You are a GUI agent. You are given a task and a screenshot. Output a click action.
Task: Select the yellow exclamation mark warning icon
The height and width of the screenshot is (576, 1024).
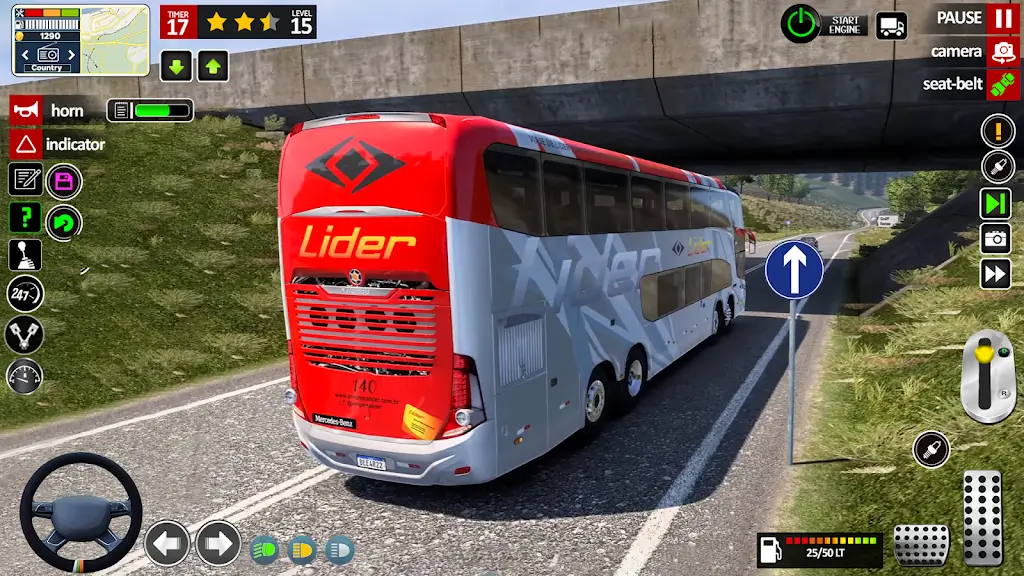[x=997, y=130]
